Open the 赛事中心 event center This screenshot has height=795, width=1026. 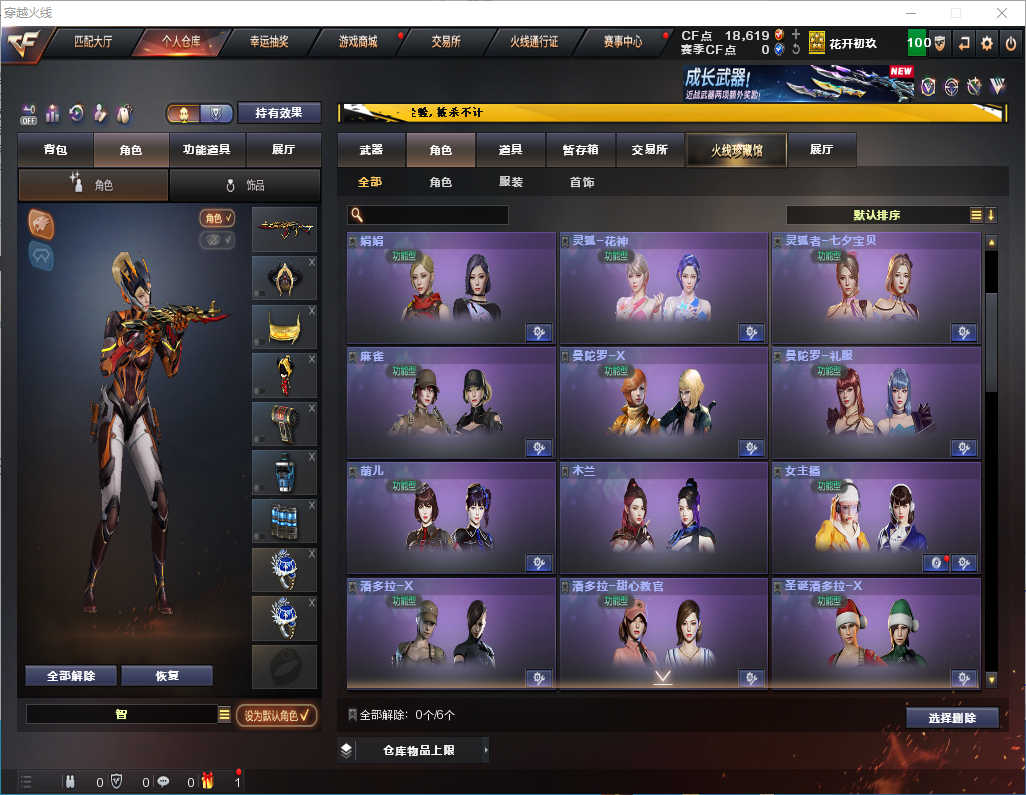[622, 42]
